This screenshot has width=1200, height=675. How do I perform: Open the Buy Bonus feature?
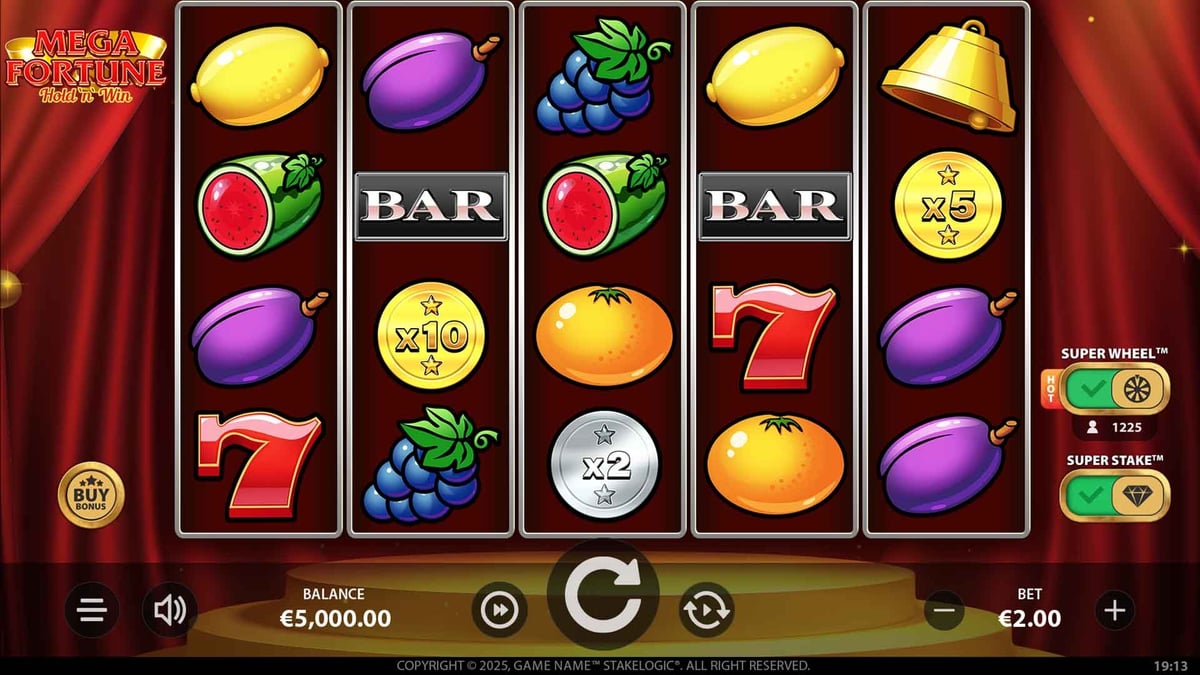point(91,495)
